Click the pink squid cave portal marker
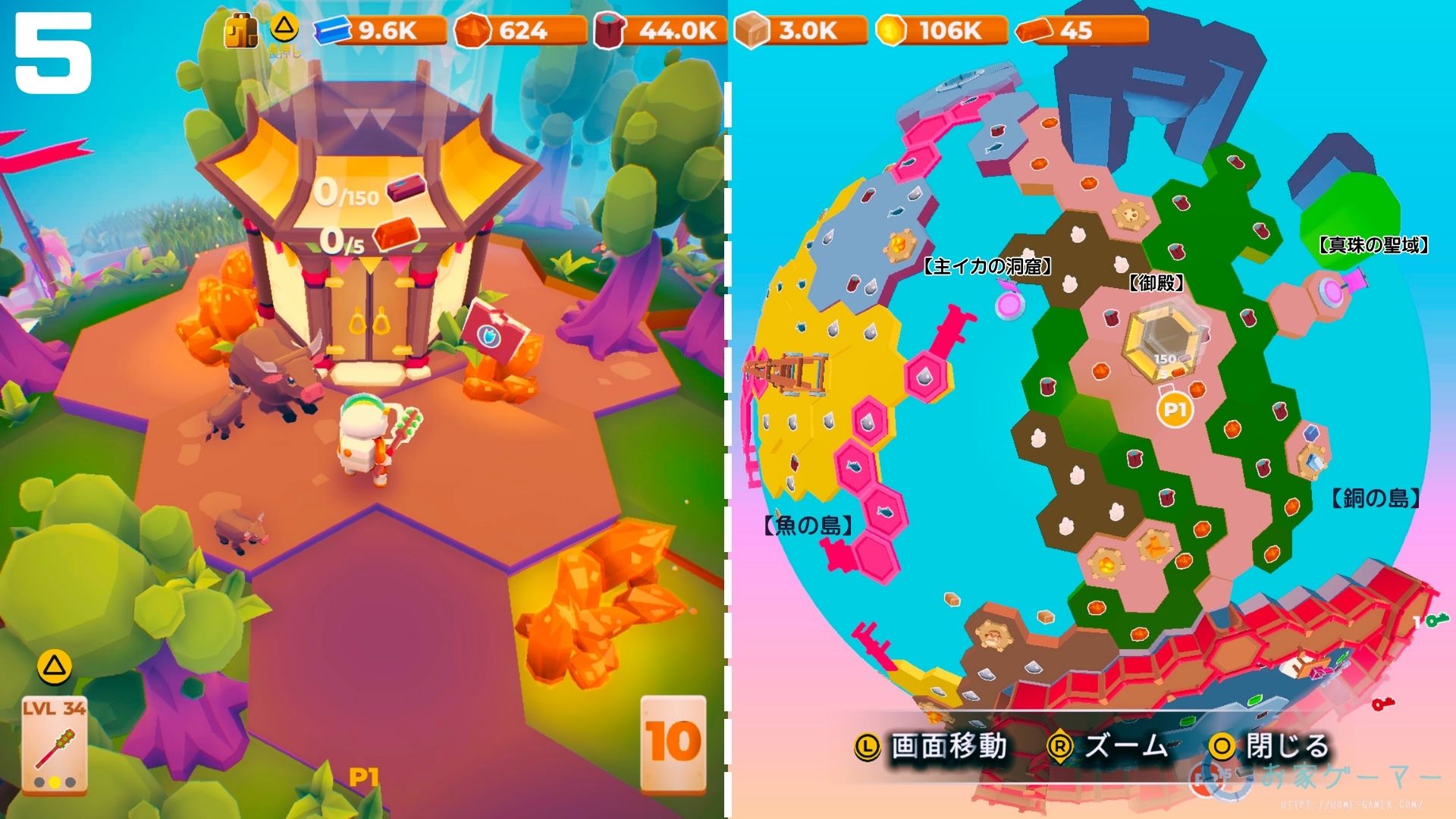 point(1010,303)
